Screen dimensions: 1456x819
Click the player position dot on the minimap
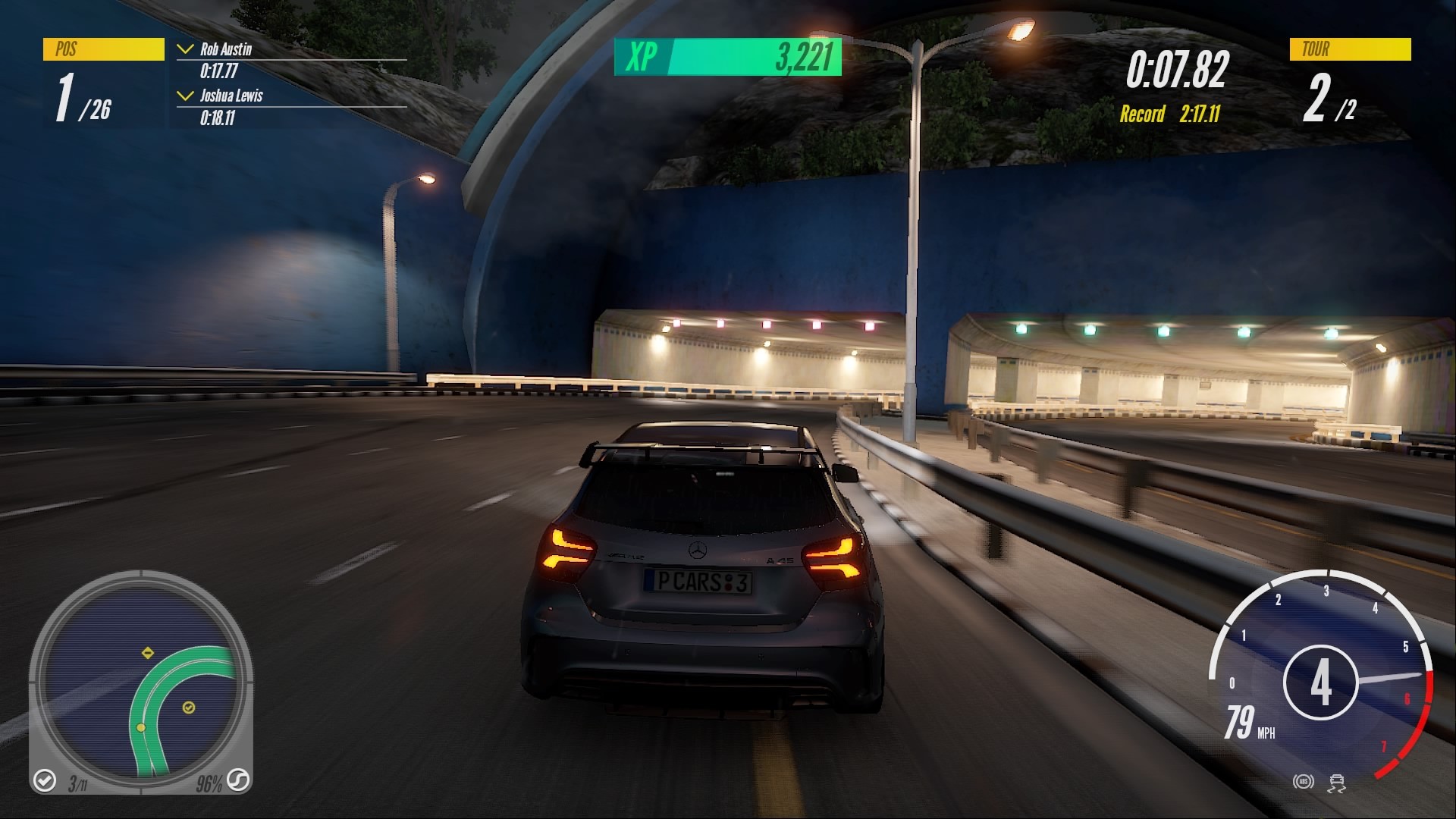pos(141,727)
